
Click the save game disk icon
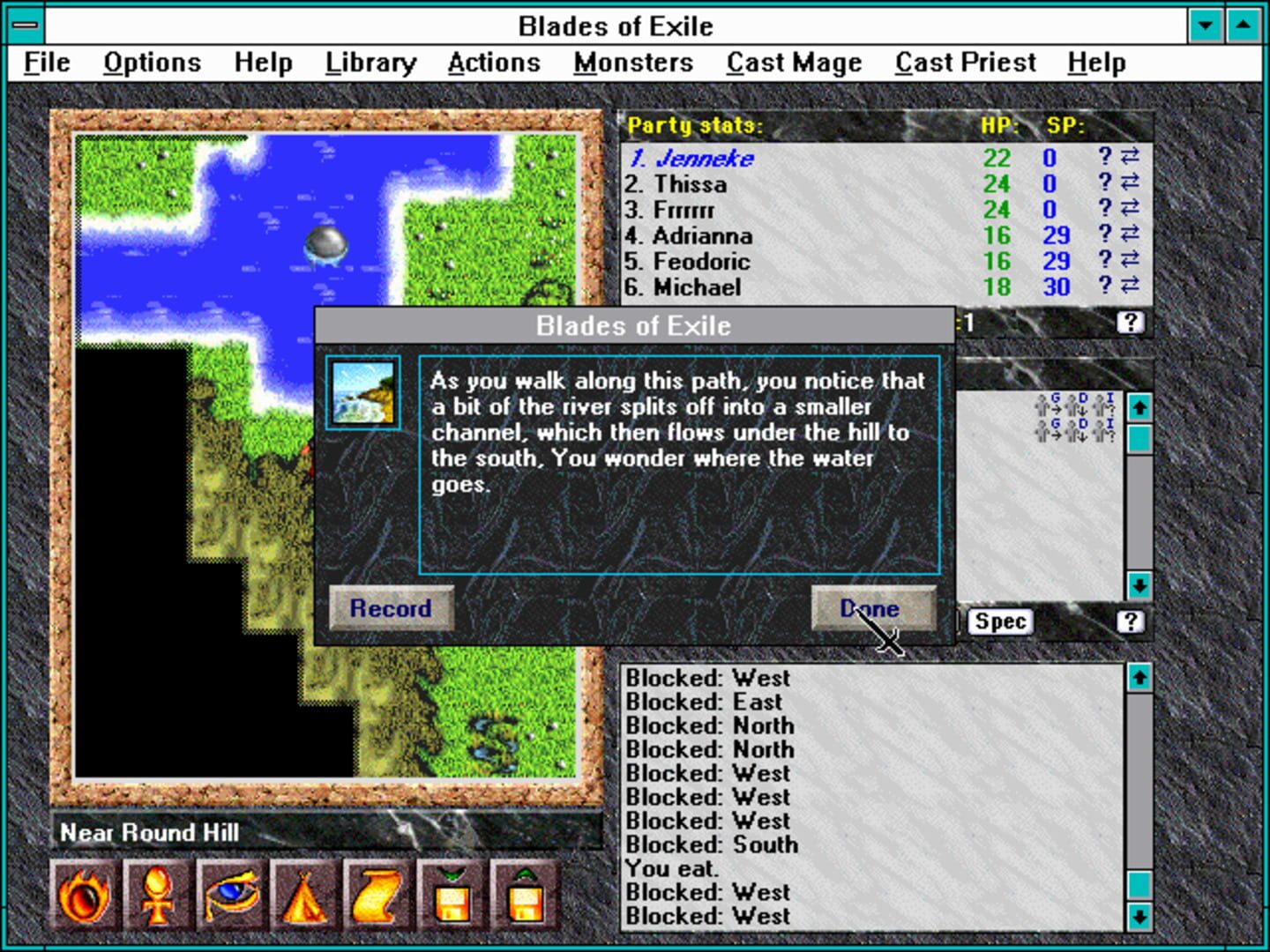click(x=452, y=894)
